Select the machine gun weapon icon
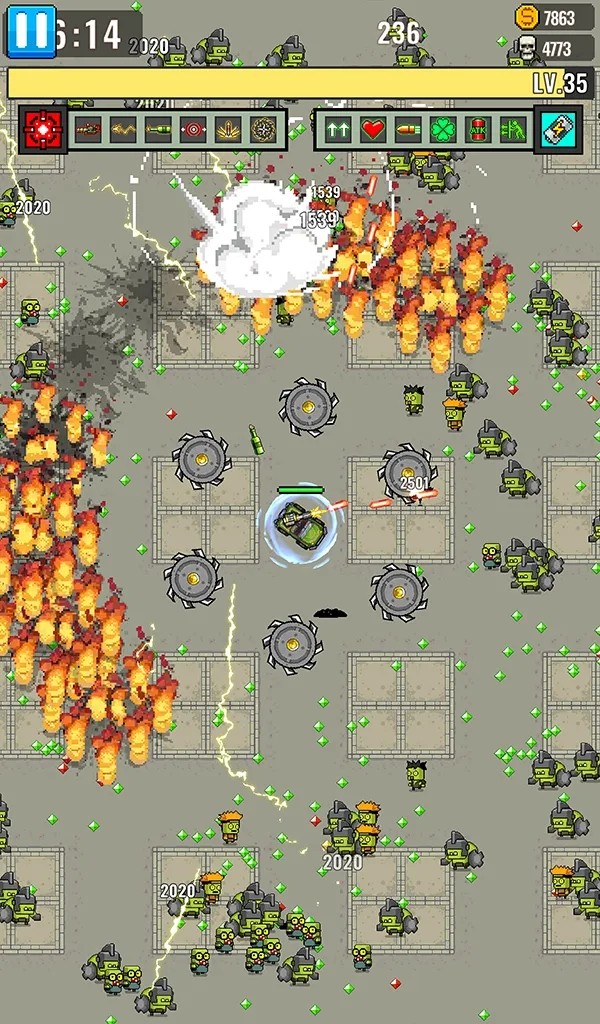The height and width of the screenshot is (1024, 600). pos(88,129)
